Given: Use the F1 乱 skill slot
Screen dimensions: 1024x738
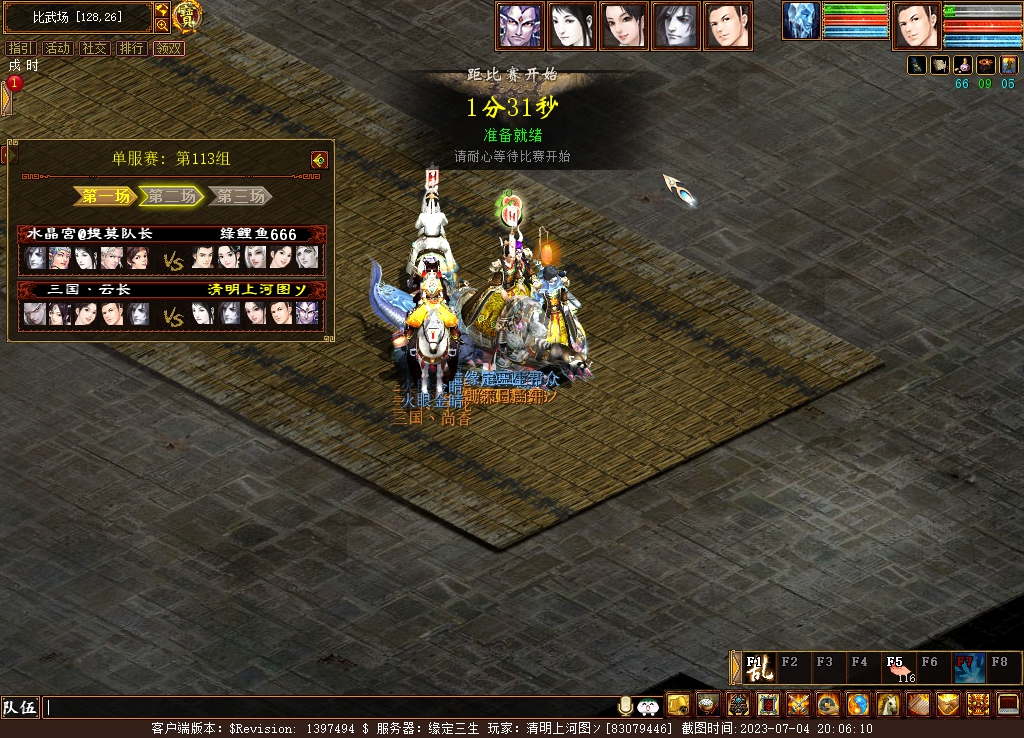Looking at the screenshot, I should (x=759, y=667).
